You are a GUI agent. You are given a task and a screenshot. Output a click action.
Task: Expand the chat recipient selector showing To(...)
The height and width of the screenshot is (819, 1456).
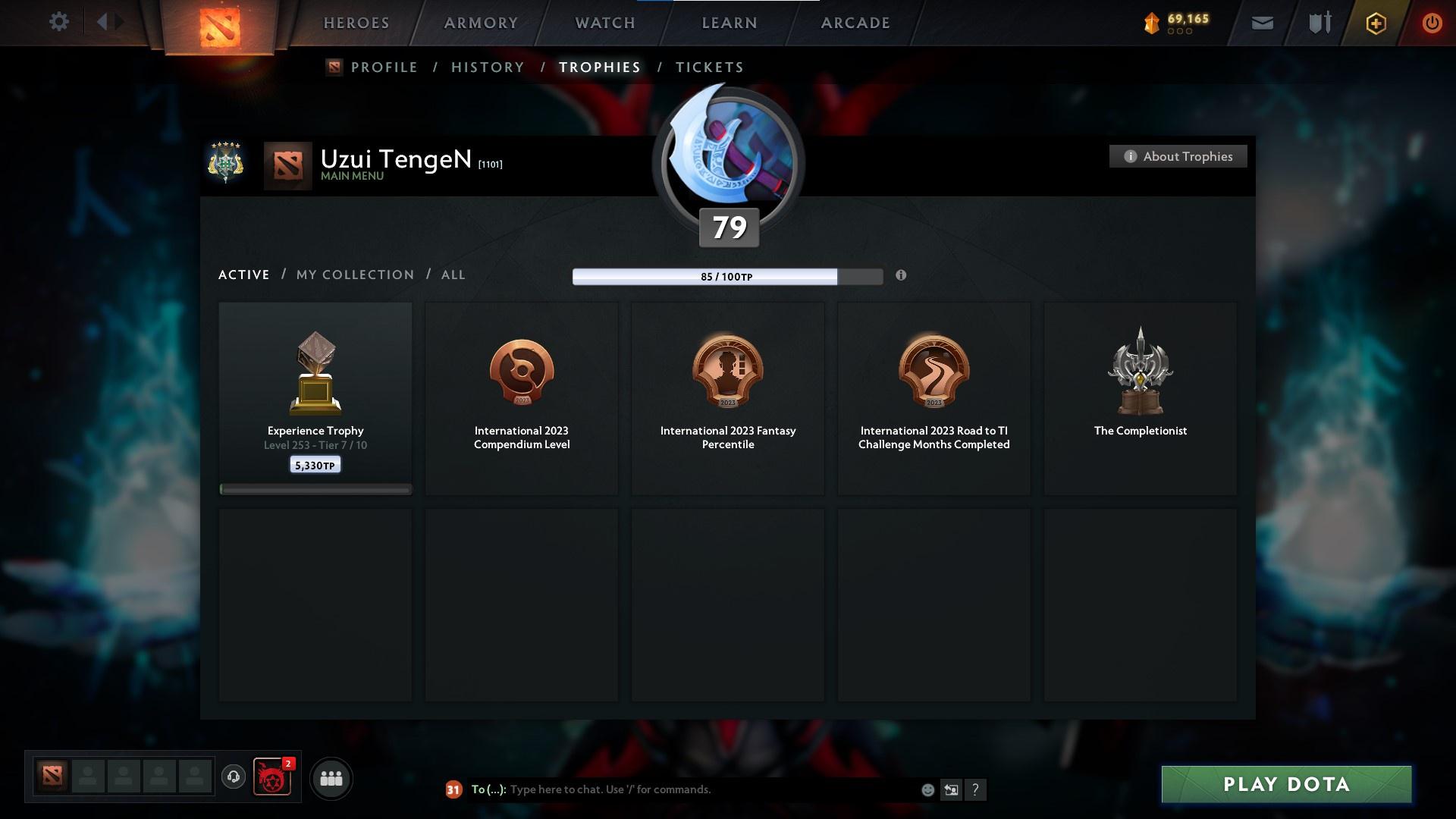488,789
